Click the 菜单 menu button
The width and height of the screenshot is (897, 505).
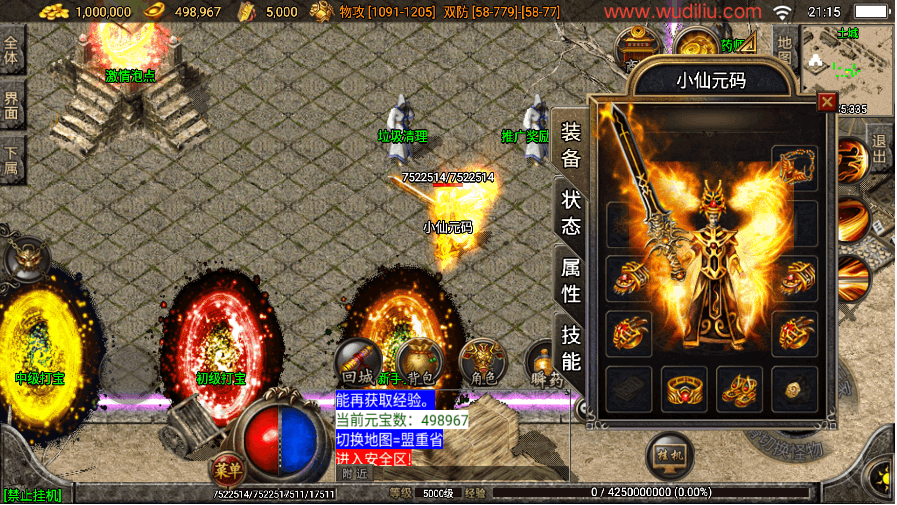(x=228, y=469)
